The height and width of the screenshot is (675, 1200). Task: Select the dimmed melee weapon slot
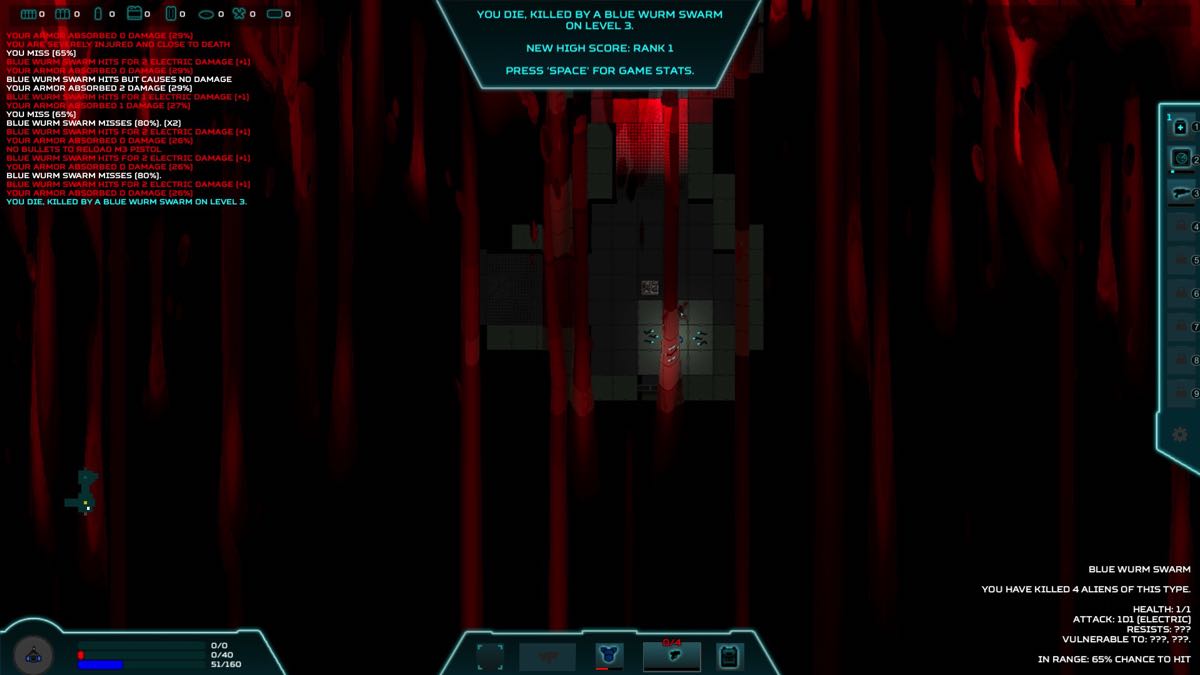pyautogui.click(x=547, y=656)
